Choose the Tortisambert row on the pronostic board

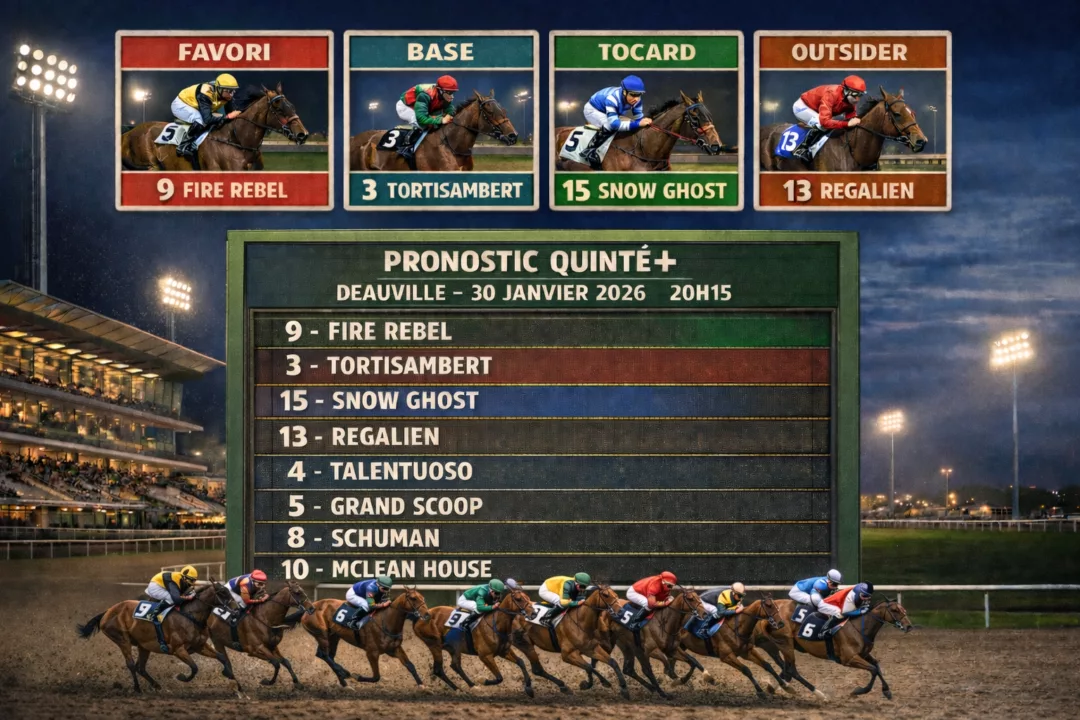click(x=541, y=365)
